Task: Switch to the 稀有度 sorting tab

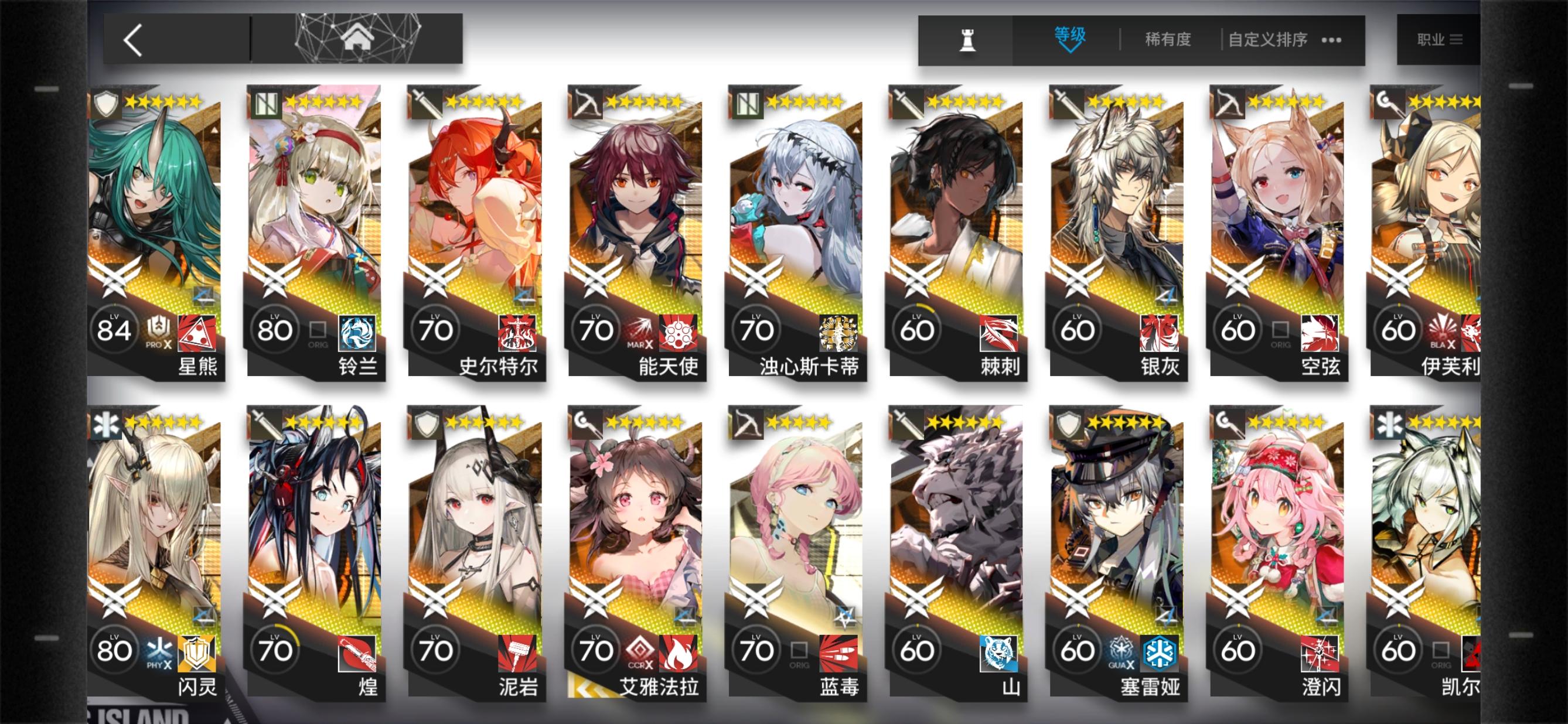Action: coord(1165,39)
